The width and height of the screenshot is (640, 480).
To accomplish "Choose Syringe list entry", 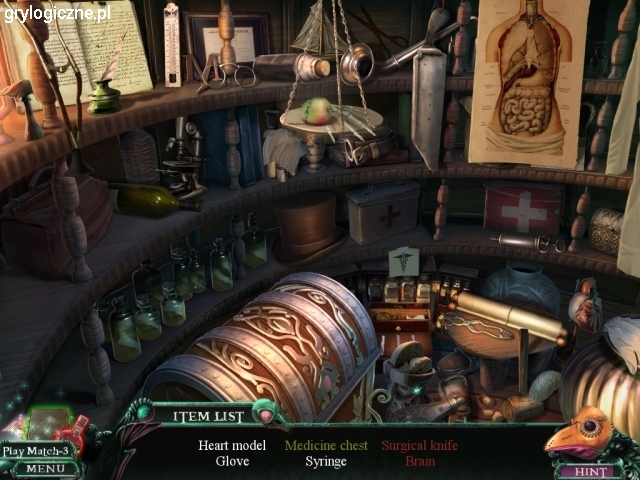I will pos(326,461).
